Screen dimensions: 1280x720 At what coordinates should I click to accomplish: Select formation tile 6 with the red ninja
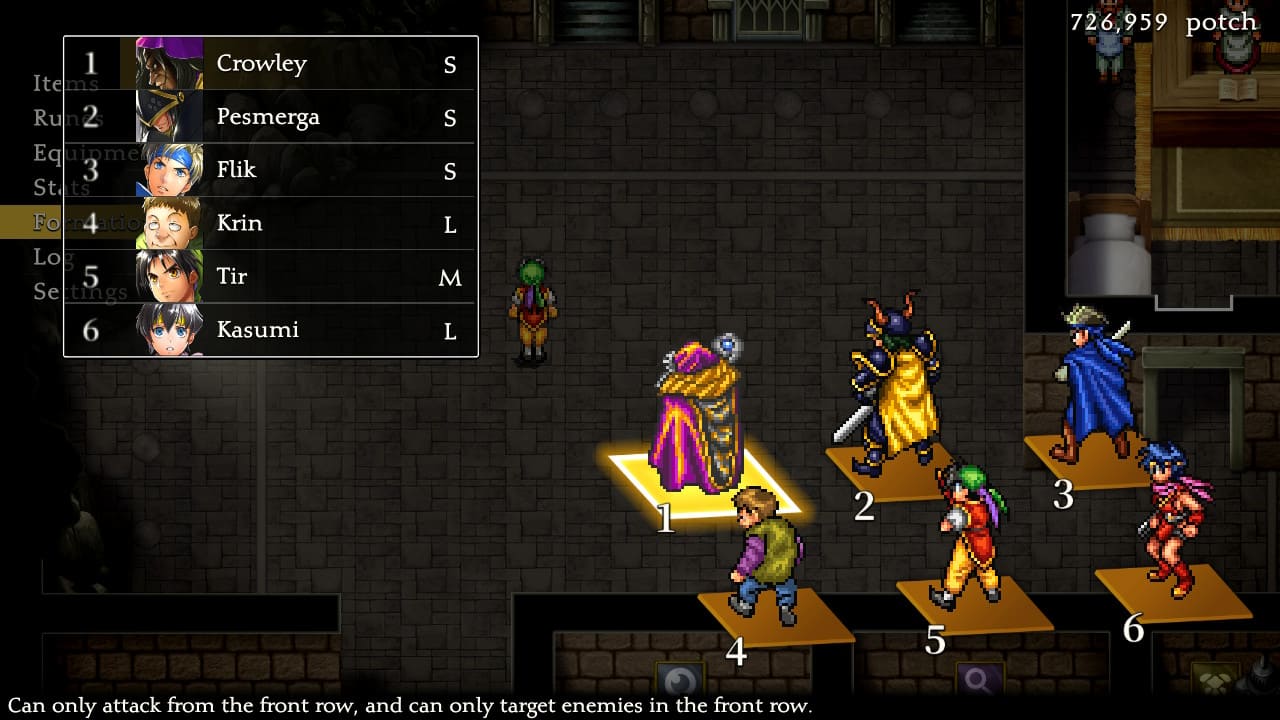1172,590
